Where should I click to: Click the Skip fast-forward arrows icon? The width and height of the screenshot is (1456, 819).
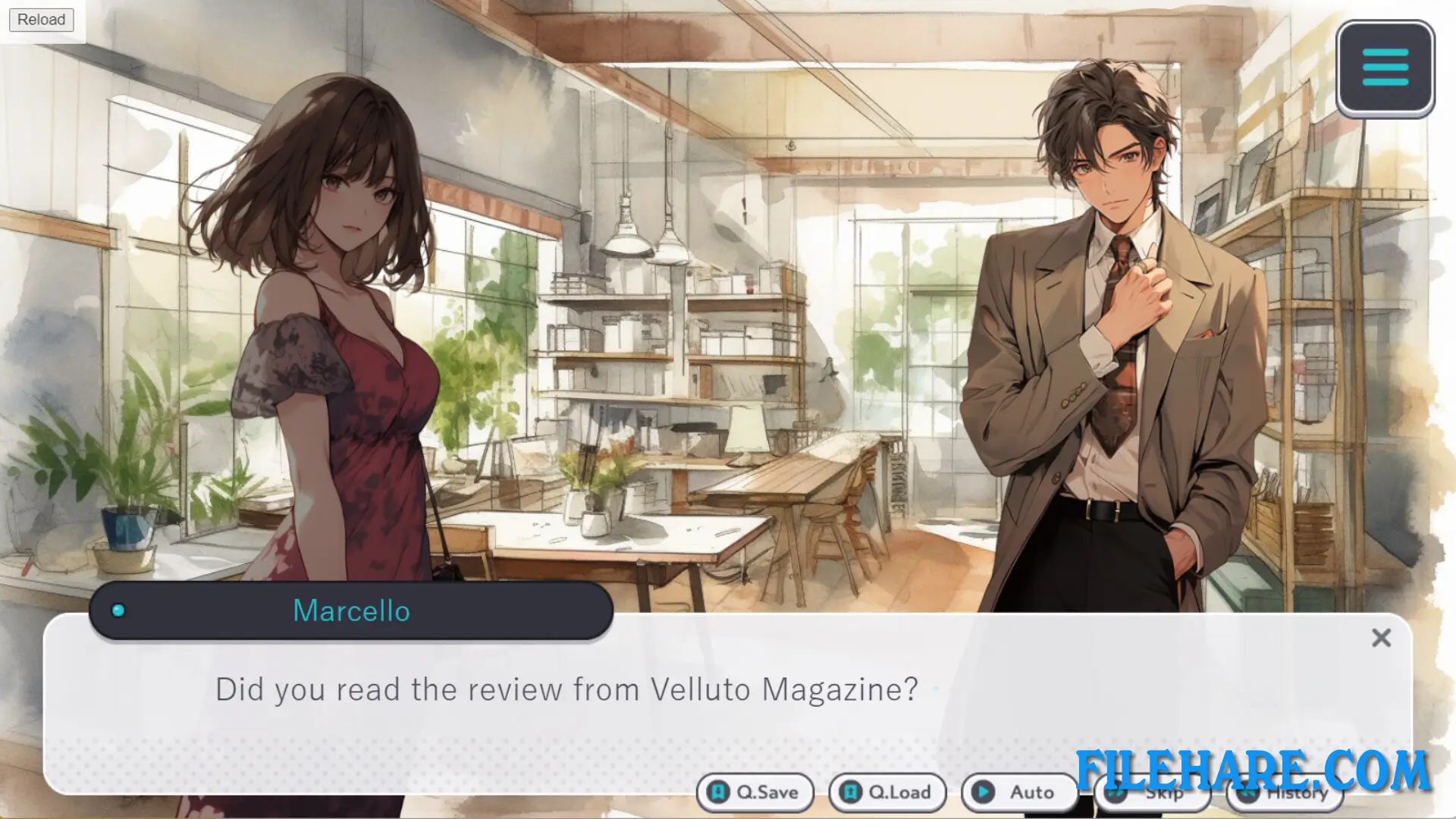[x=1116, y=792]
